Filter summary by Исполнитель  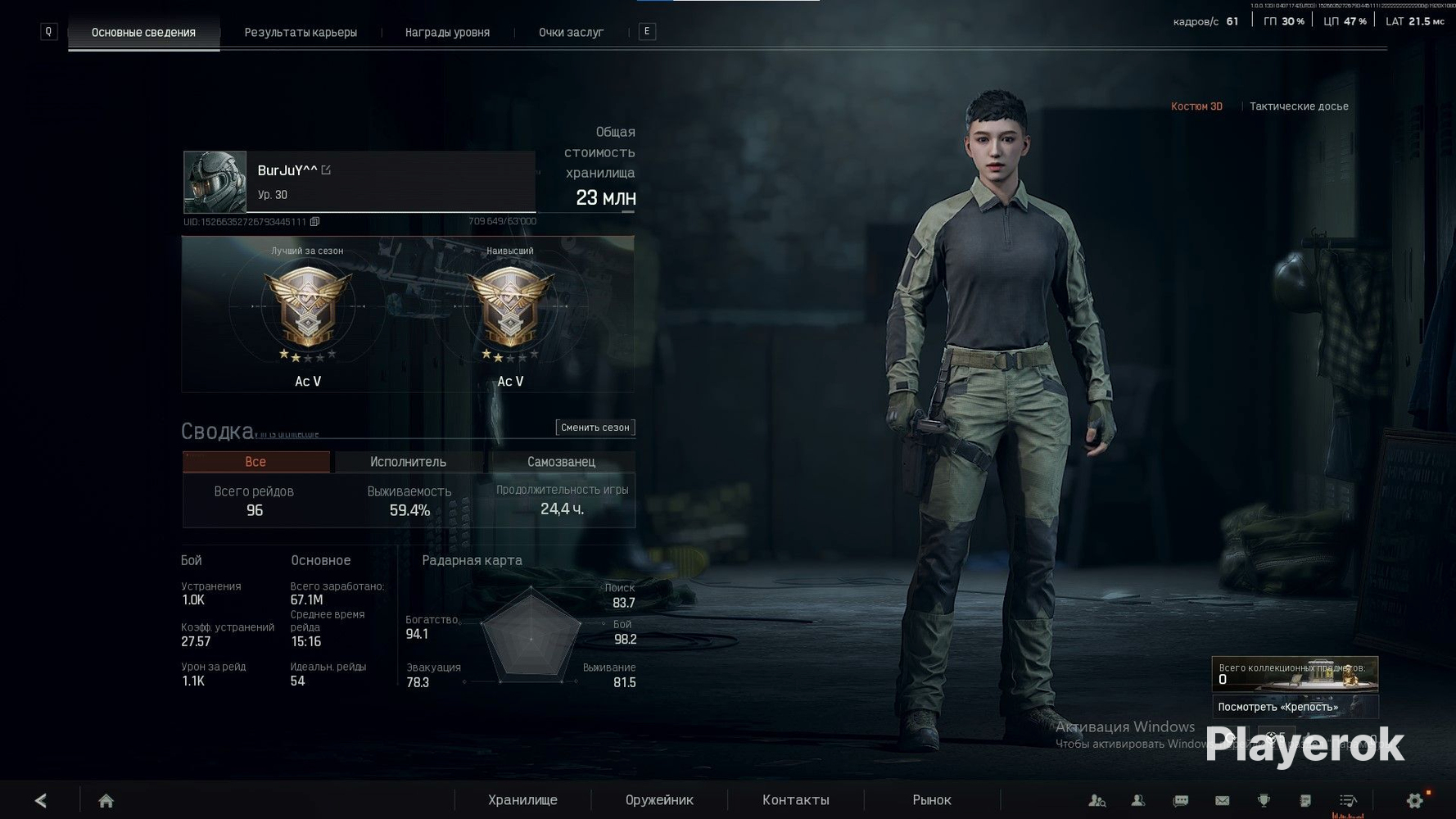click(x=408, y=462)
